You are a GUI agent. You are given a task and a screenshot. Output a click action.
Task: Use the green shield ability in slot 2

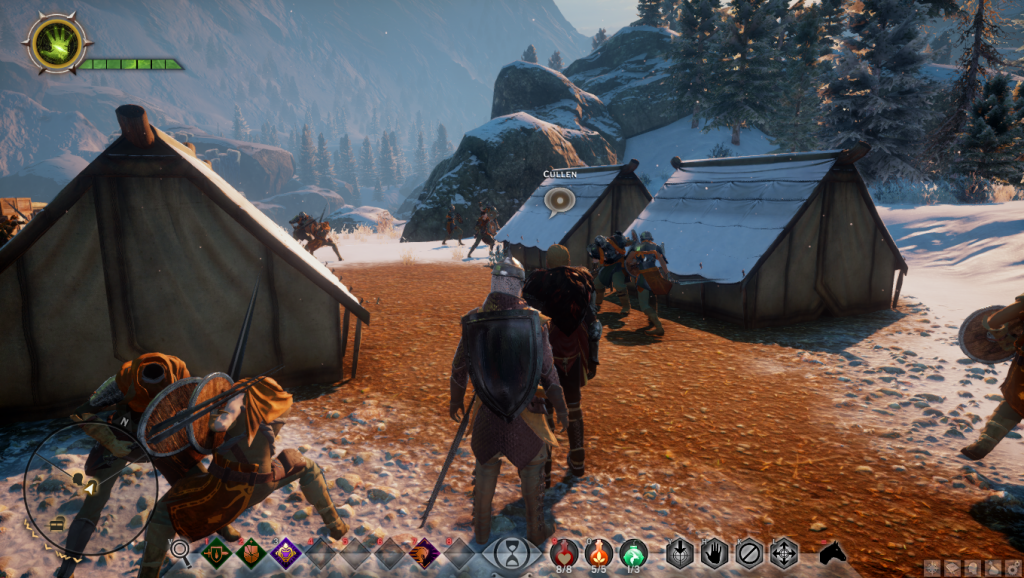click(x=251, y=552)
